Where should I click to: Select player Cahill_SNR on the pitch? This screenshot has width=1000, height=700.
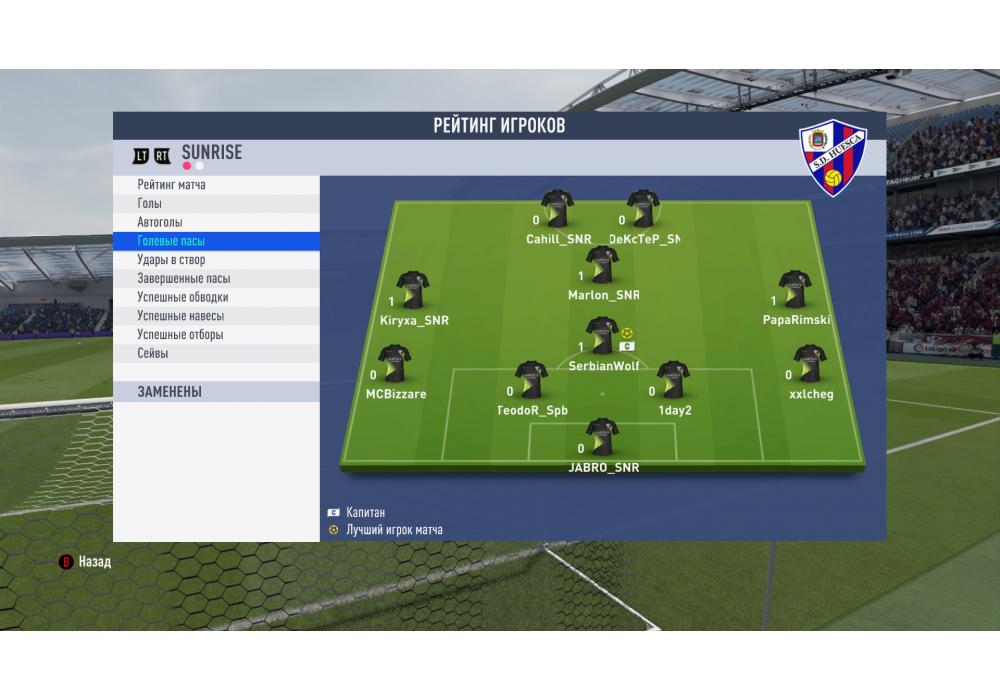point(558,209)
